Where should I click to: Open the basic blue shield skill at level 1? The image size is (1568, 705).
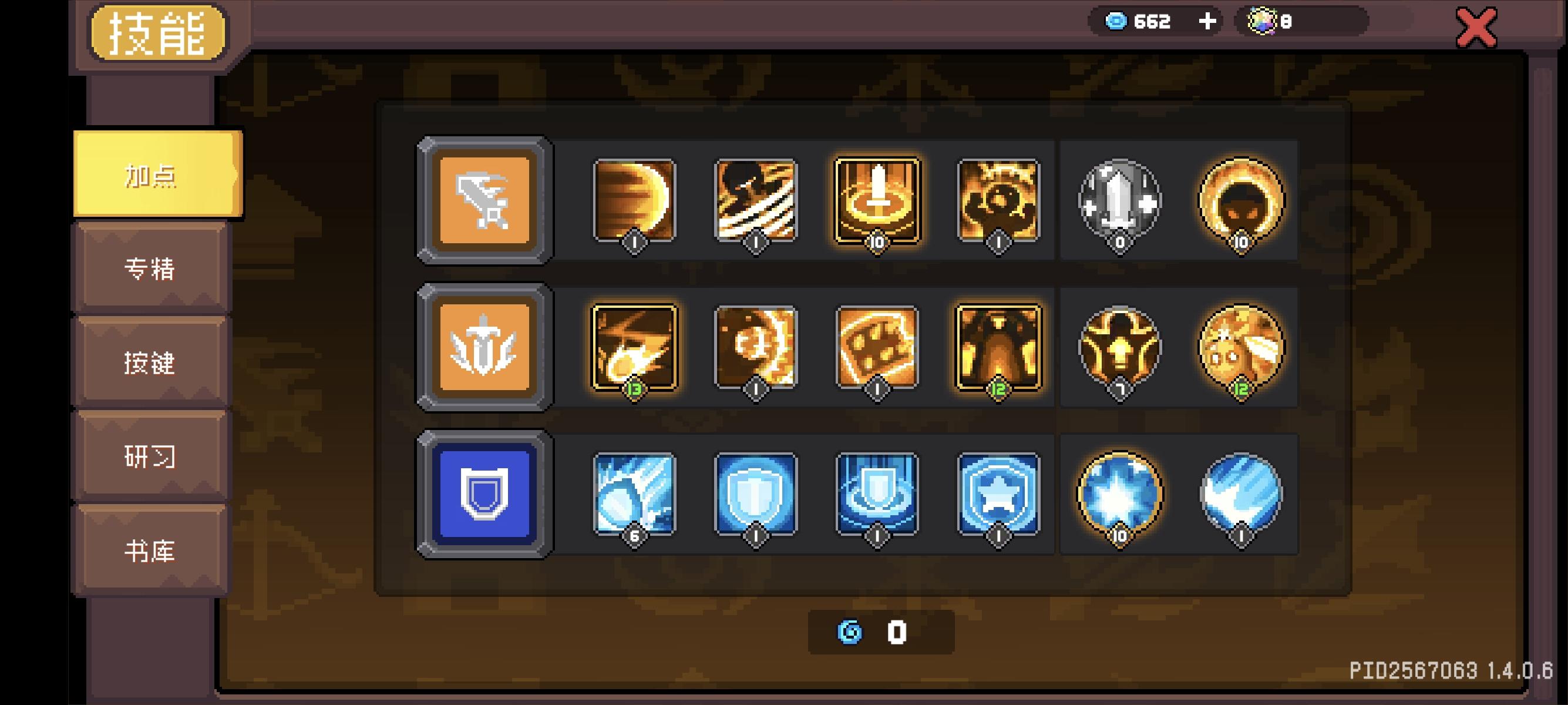coord(755,494)
